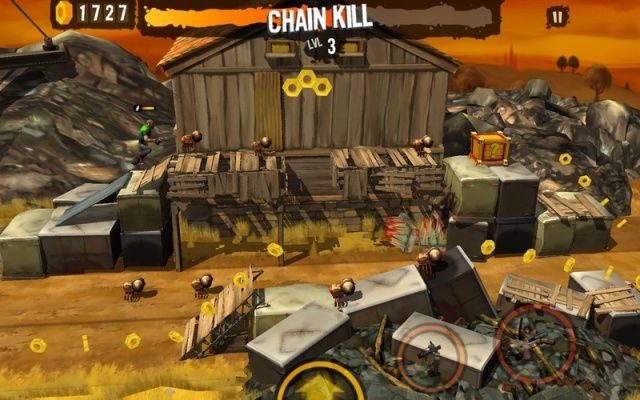
Task: Tap the soldier icon circle button
Action: click(x=431, y=355)
